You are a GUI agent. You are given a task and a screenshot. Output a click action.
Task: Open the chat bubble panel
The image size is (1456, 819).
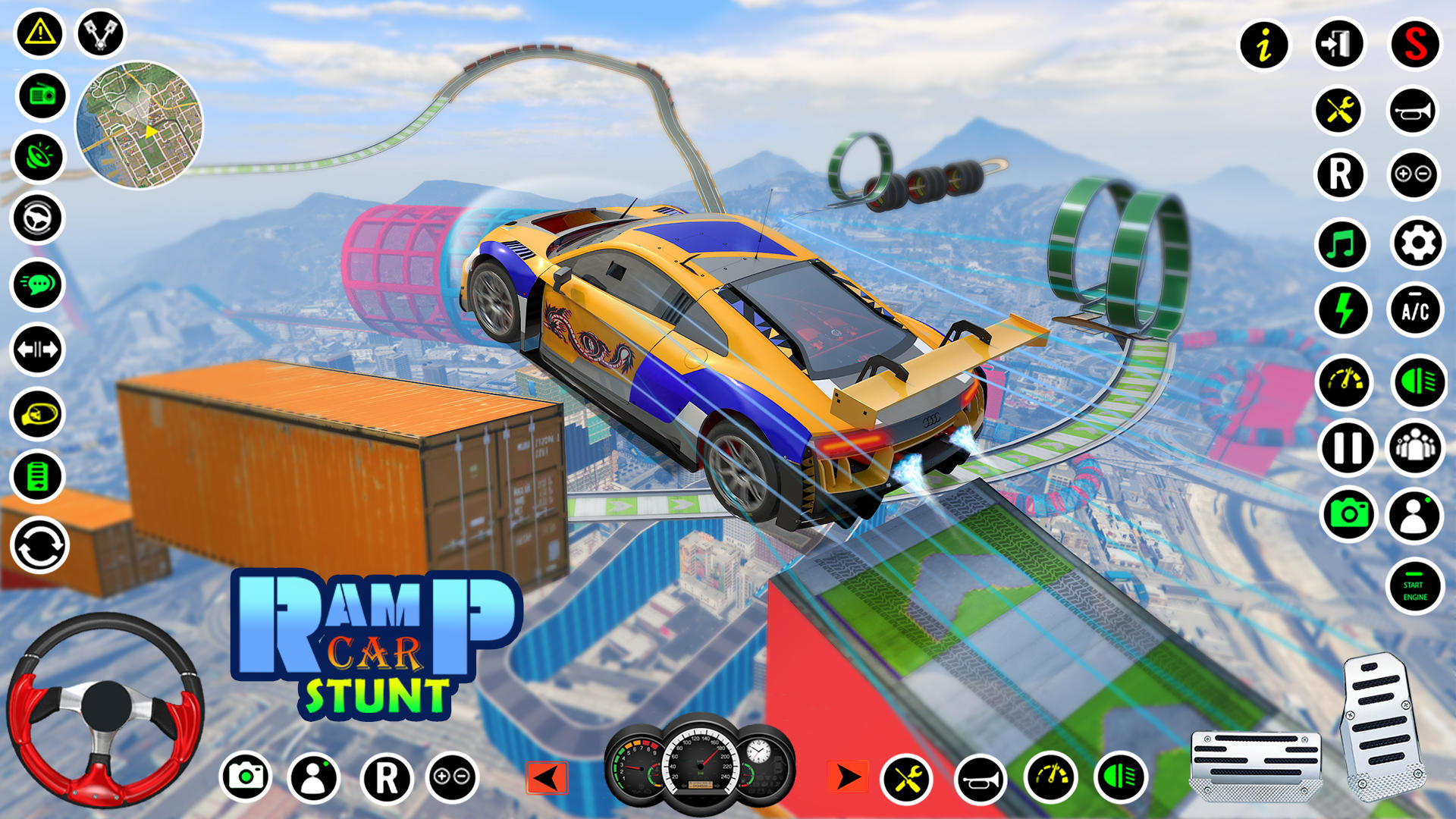pyautogui.click(x=36, y=284)
